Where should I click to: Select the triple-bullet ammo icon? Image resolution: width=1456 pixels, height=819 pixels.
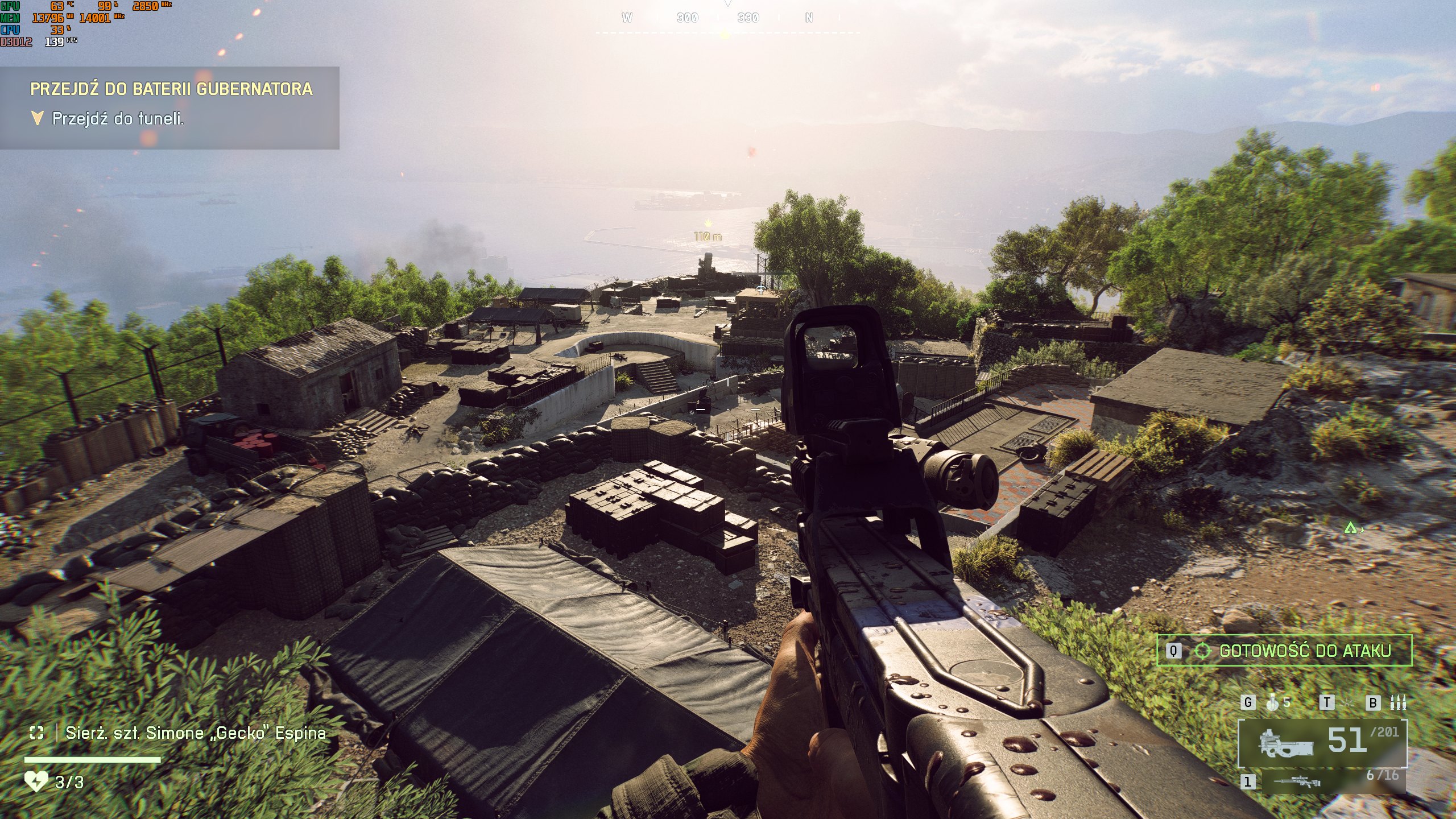tap(1397, 702)
